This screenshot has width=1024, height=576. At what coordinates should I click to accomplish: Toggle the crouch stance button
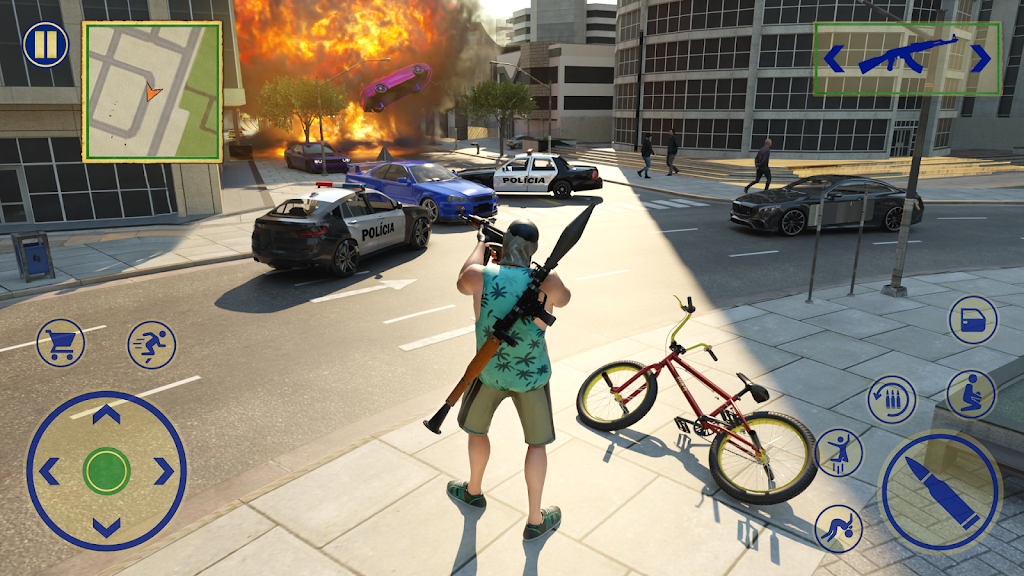click(x=971, y=395)
